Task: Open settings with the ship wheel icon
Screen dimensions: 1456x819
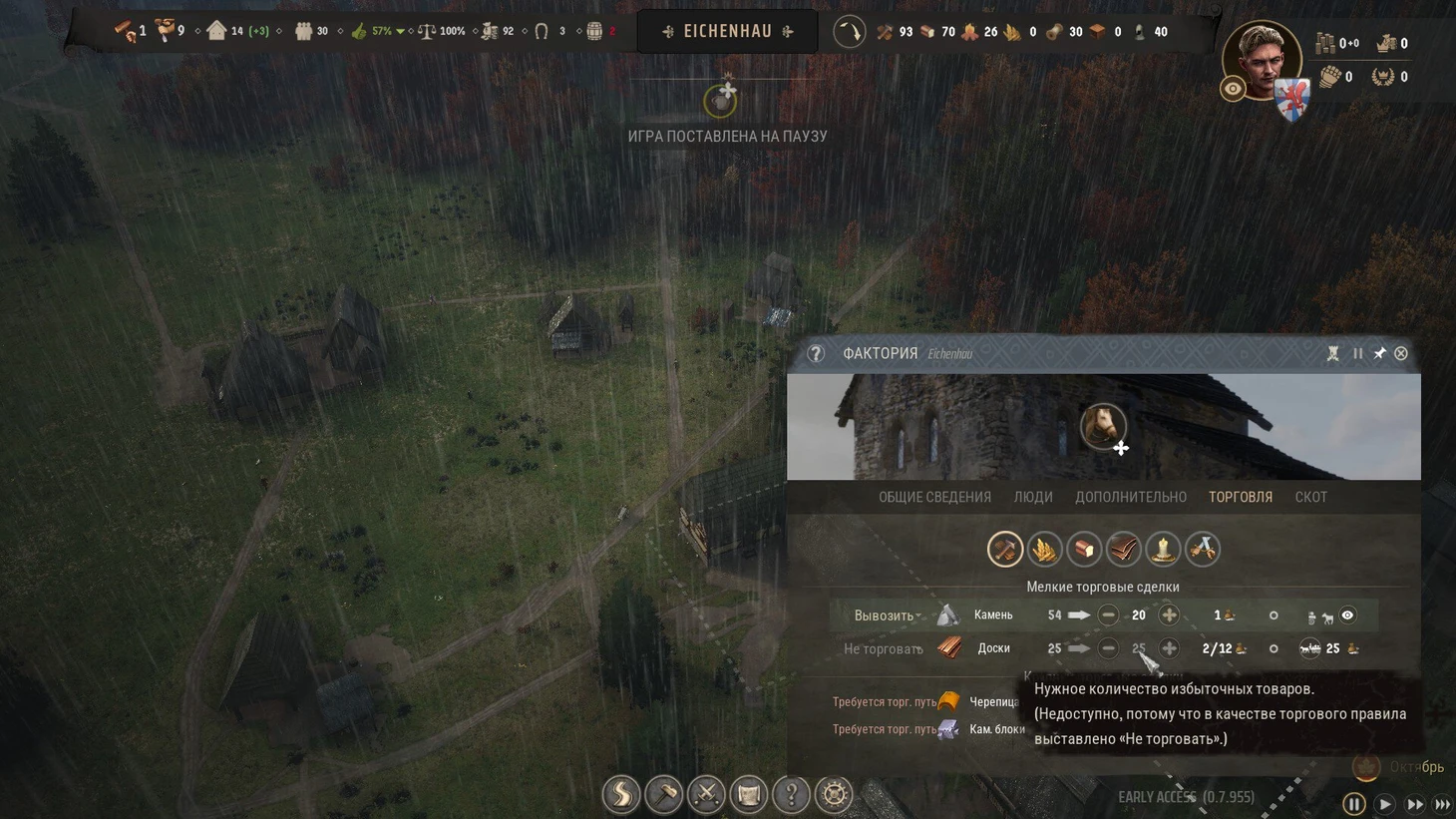Action: pos(834,794)
